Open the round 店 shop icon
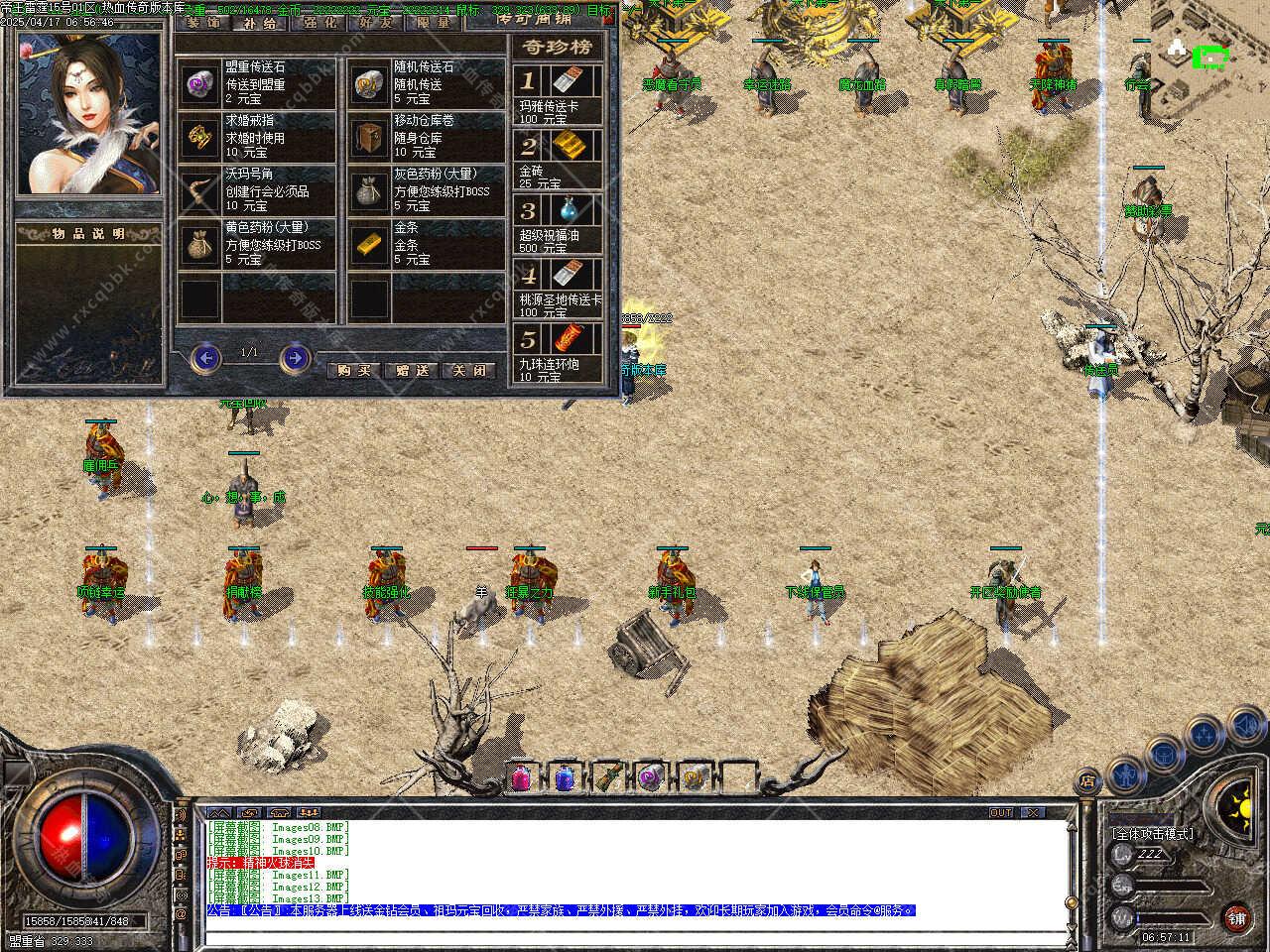Screen dimensions: 1270x952 pyautogui.click(x=1087, y=778)
